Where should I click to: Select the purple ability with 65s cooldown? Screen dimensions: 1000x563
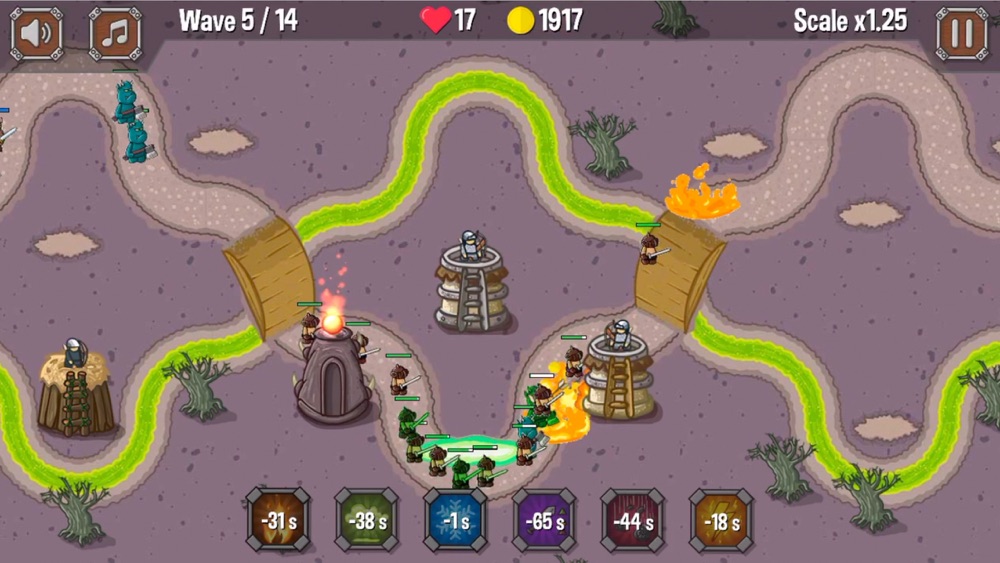coord(544,520)
